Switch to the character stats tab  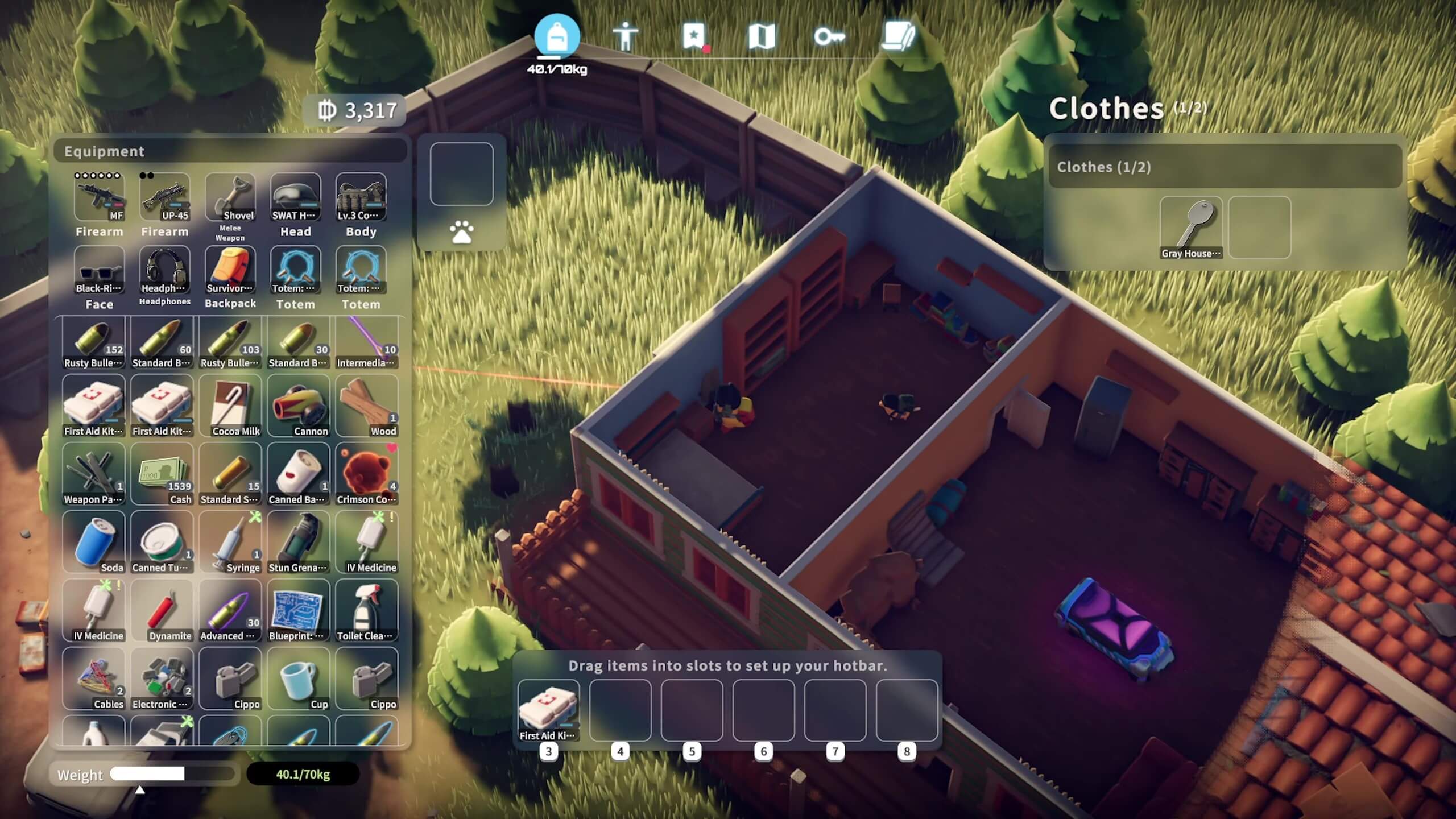(x=625, y=37)
